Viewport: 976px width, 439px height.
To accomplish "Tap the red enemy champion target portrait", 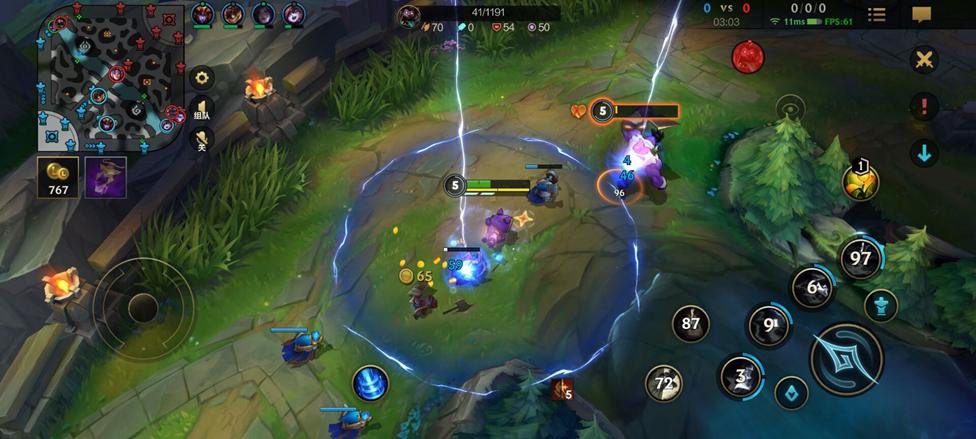I will 747,57.
